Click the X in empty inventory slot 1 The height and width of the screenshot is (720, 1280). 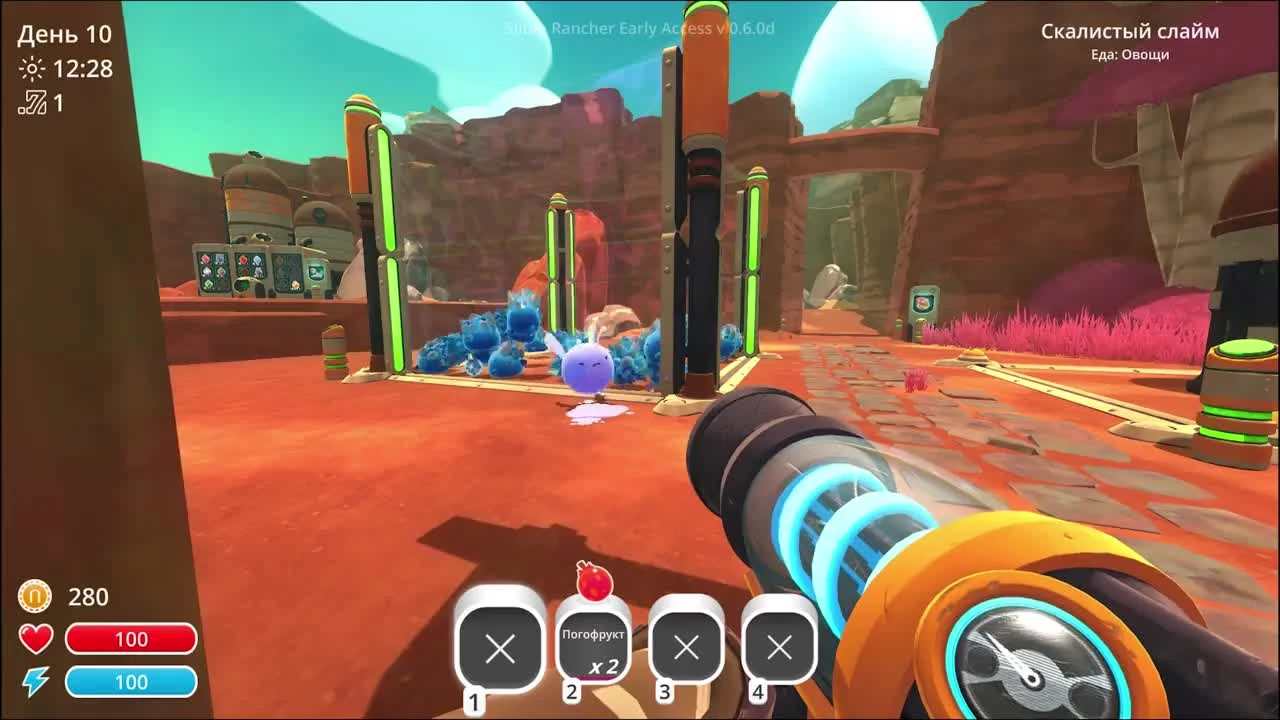click(x=499, y=648)
